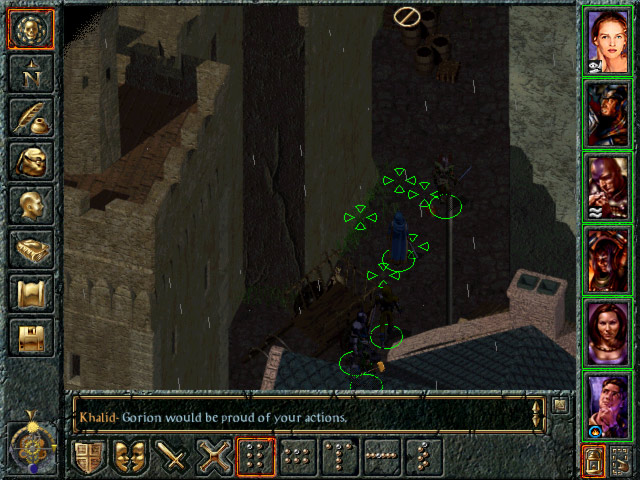The height and width of the screenshot is (480, 640).
Task: Click the return to game skull button
Action: point(31,28)
